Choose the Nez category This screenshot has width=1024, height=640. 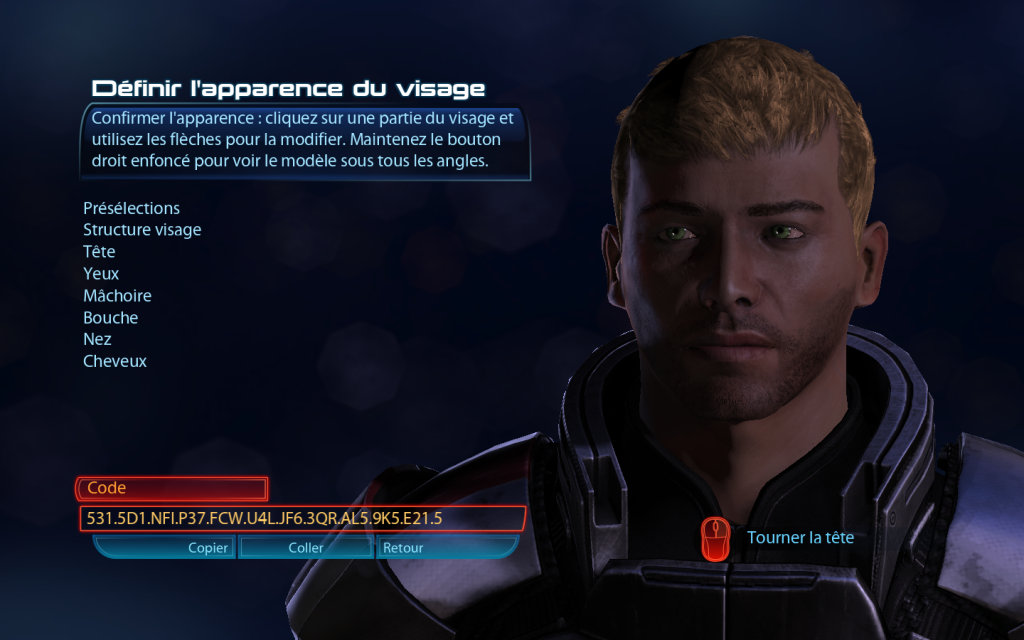click(97, 340)
